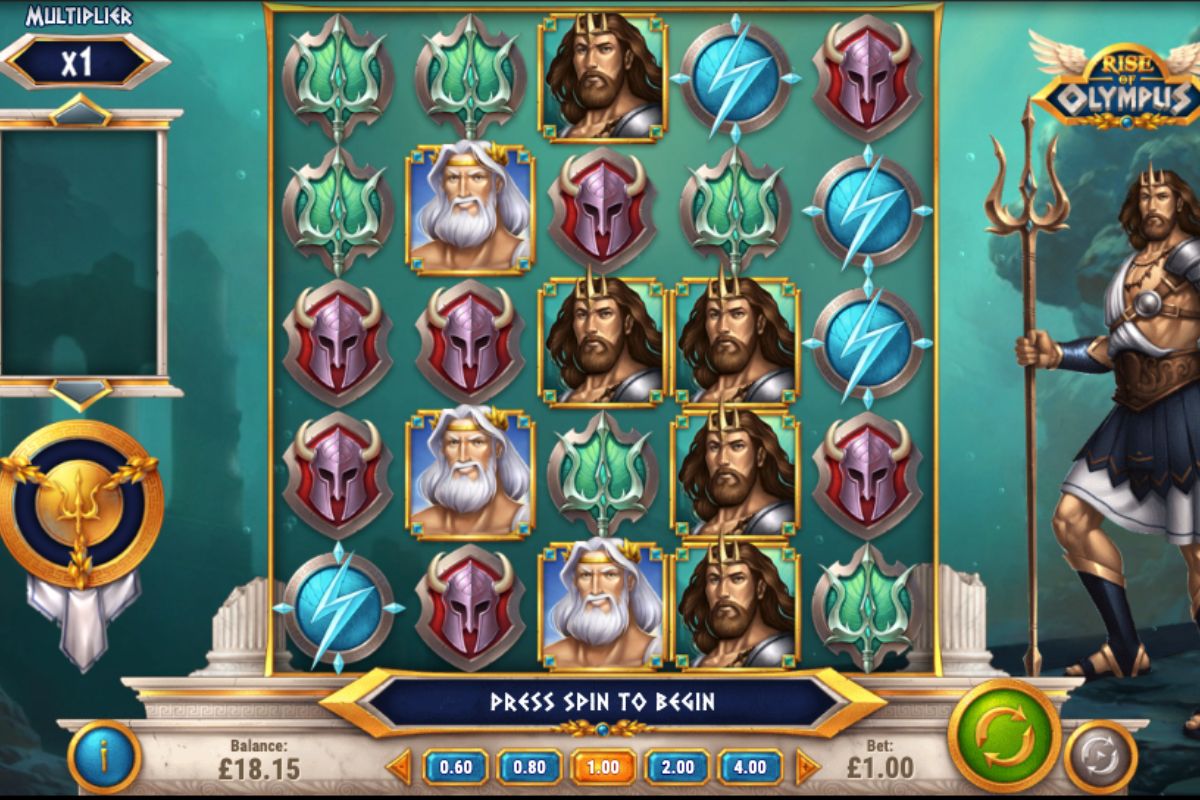
Task: Choose the 0.80 bet value
Action: coord(529,767)
